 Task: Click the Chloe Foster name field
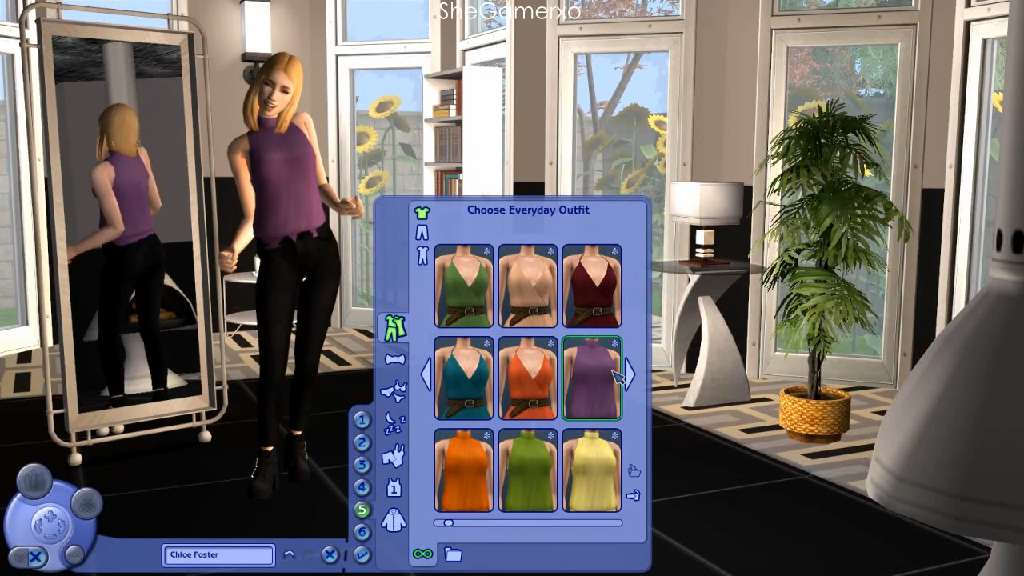click(218, 555)
